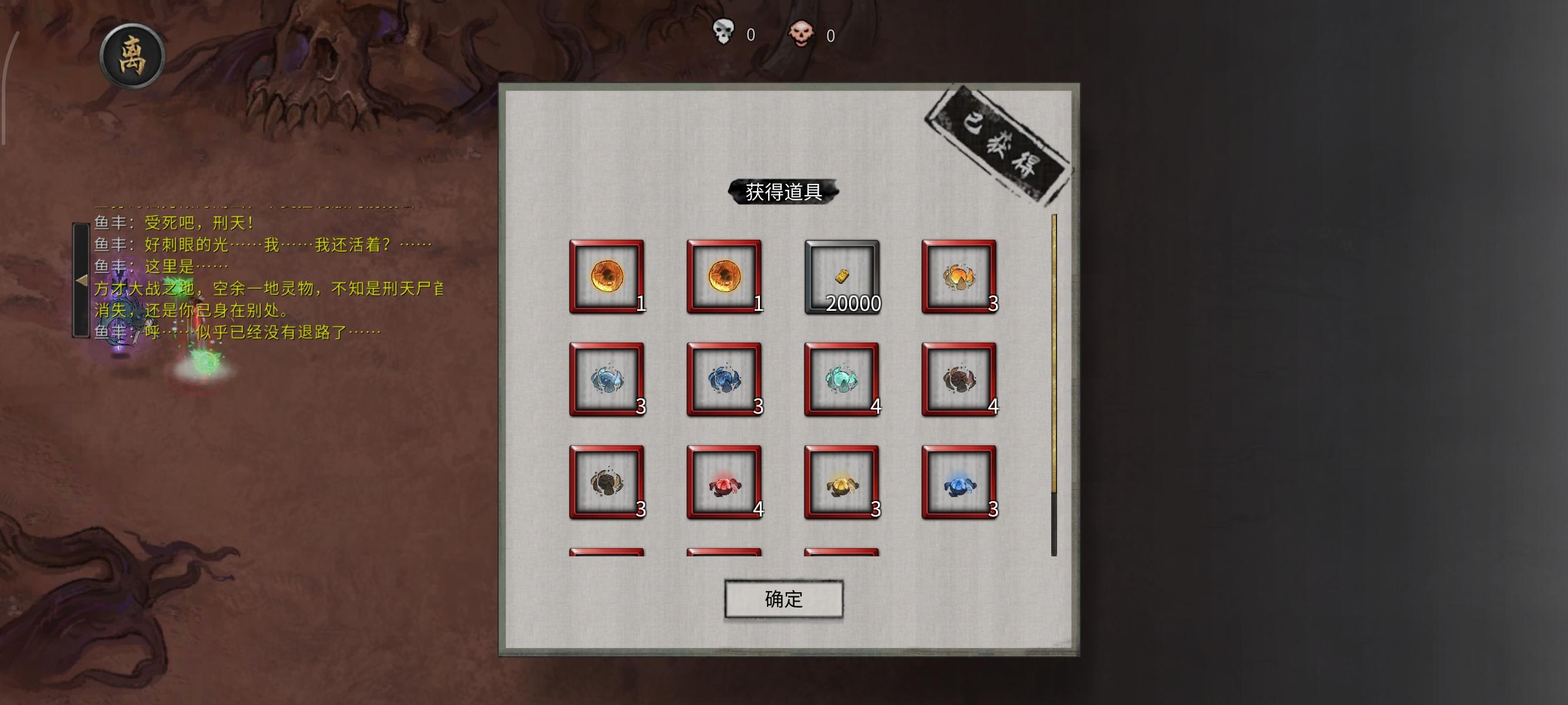The height and width of the screenshot is (705, 1568).
Task: Select the red glowing crab with count 4
Action: (723, 481)
